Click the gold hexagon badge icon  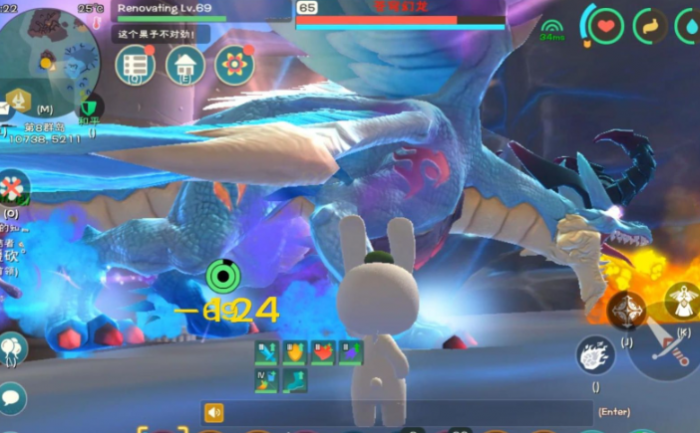pos(18,100)
